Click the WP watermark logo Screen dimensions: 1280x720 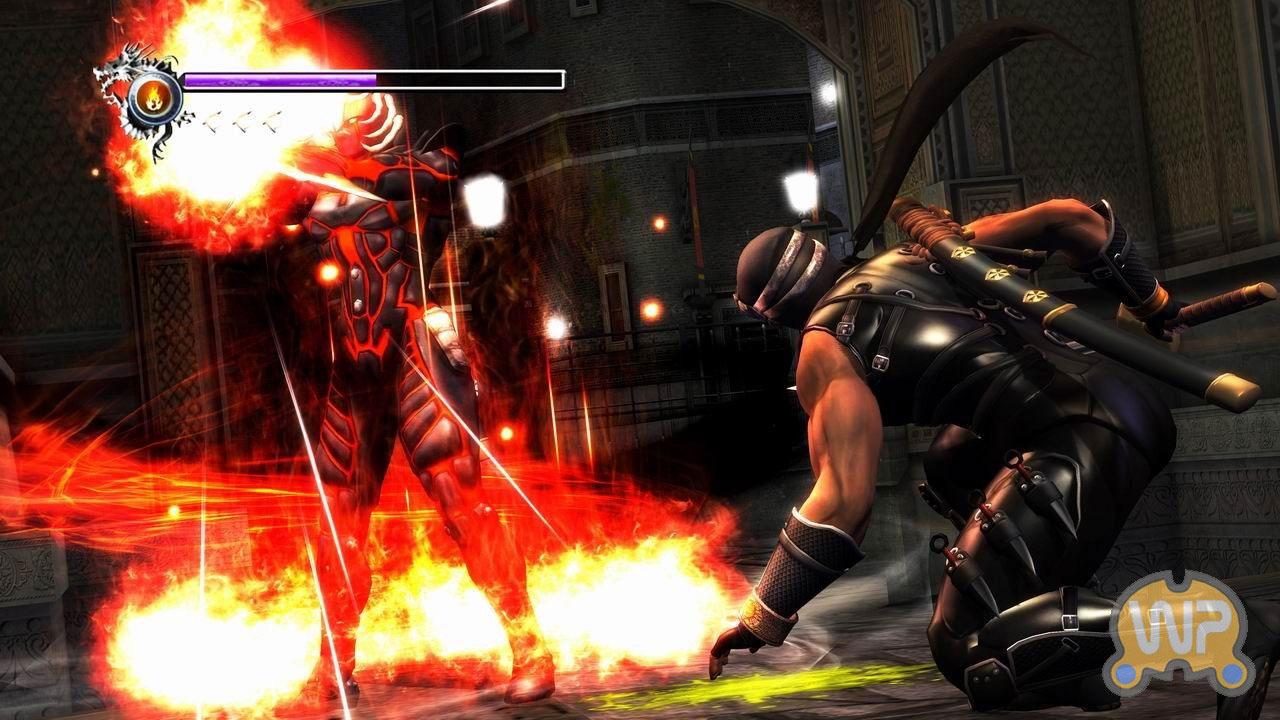[x=1178, y=633]
